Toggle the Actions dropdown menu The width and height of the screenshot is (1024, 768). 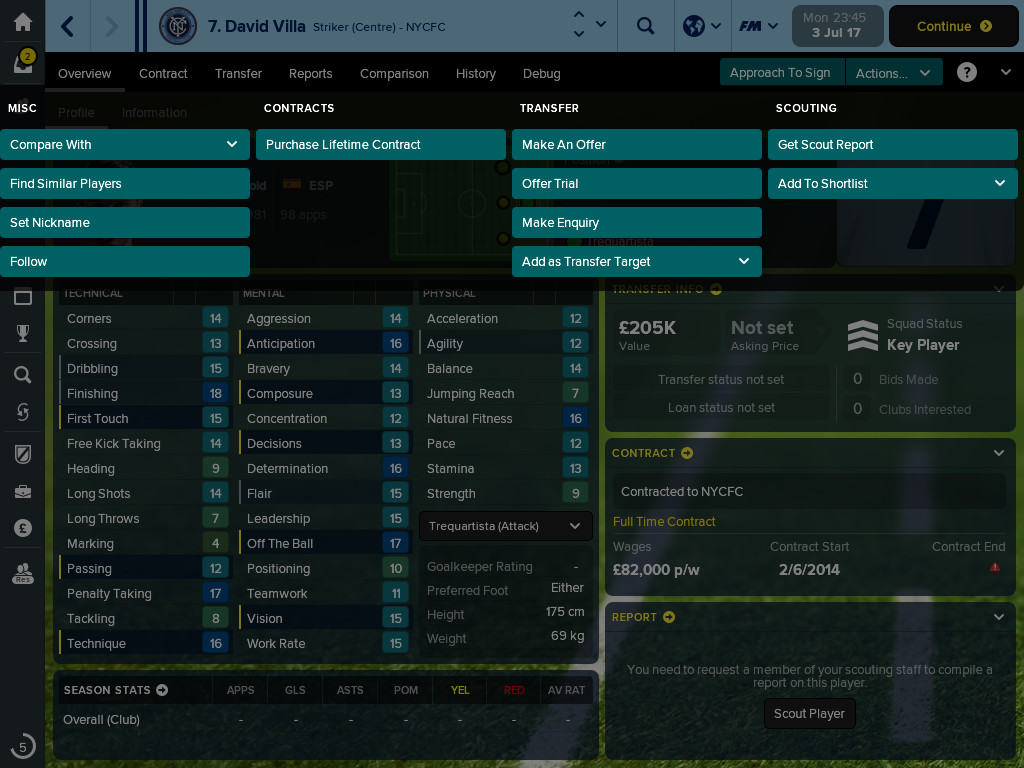(x=893, y=73)
